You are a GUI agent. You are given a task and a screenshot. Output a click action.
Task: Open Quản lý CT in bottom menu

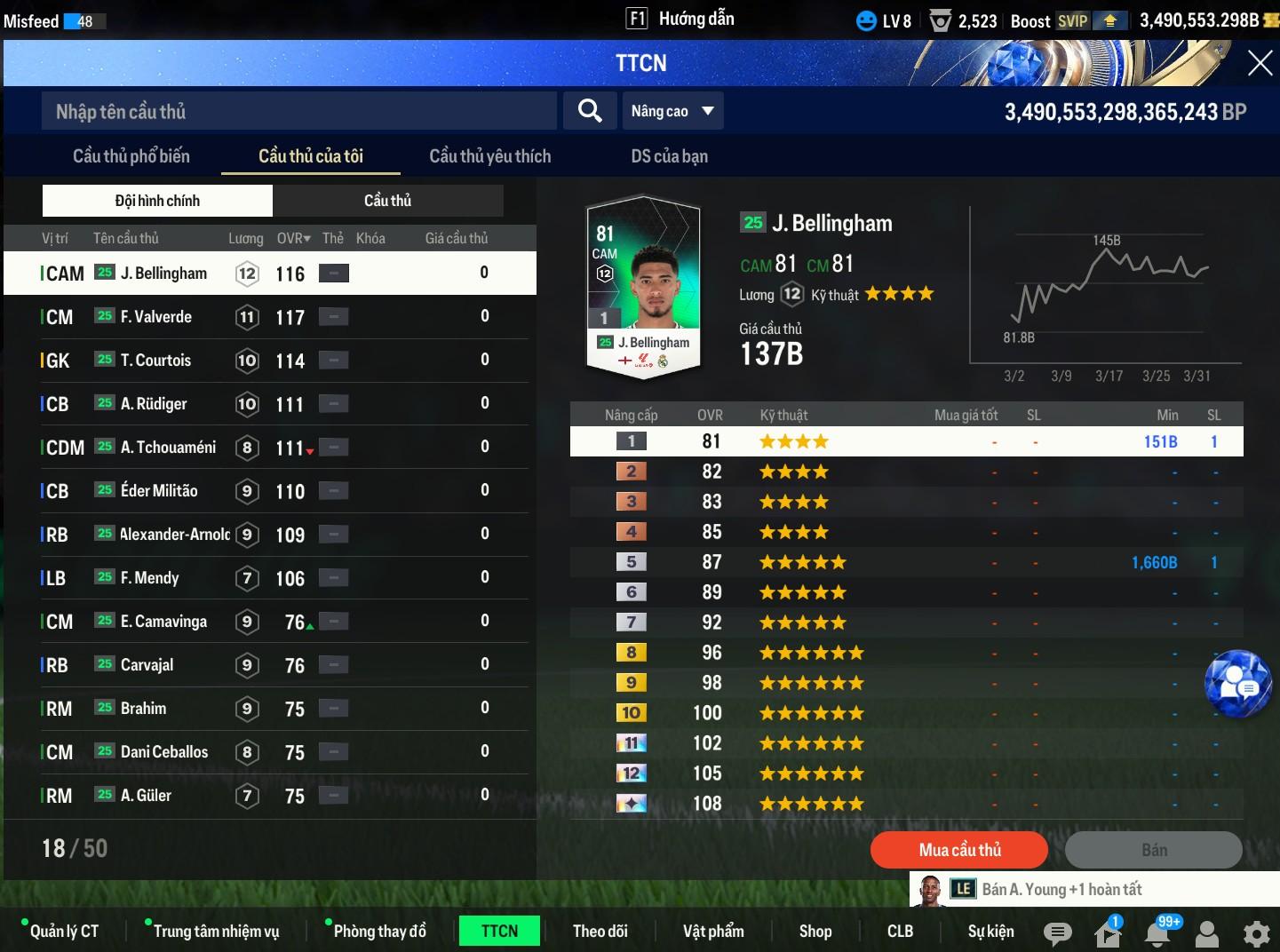point(64,931)
